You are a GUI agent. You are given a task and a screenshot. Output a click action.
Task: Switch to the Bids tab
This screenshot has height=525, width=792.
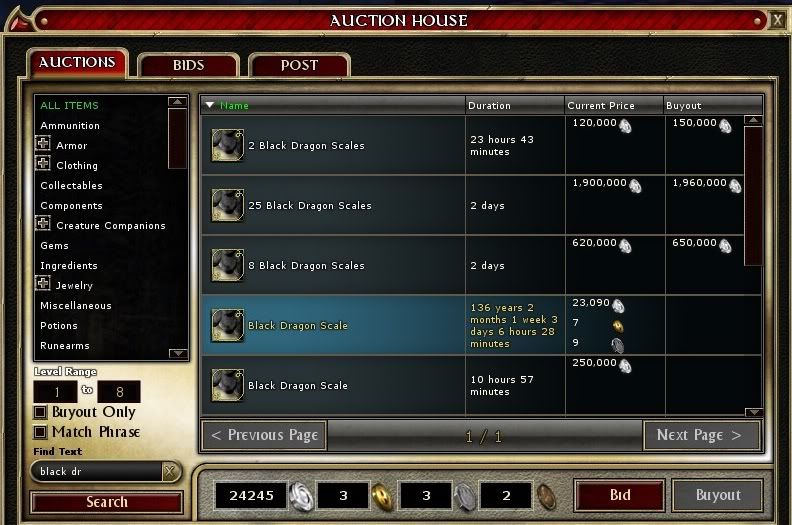coord(188,66)
